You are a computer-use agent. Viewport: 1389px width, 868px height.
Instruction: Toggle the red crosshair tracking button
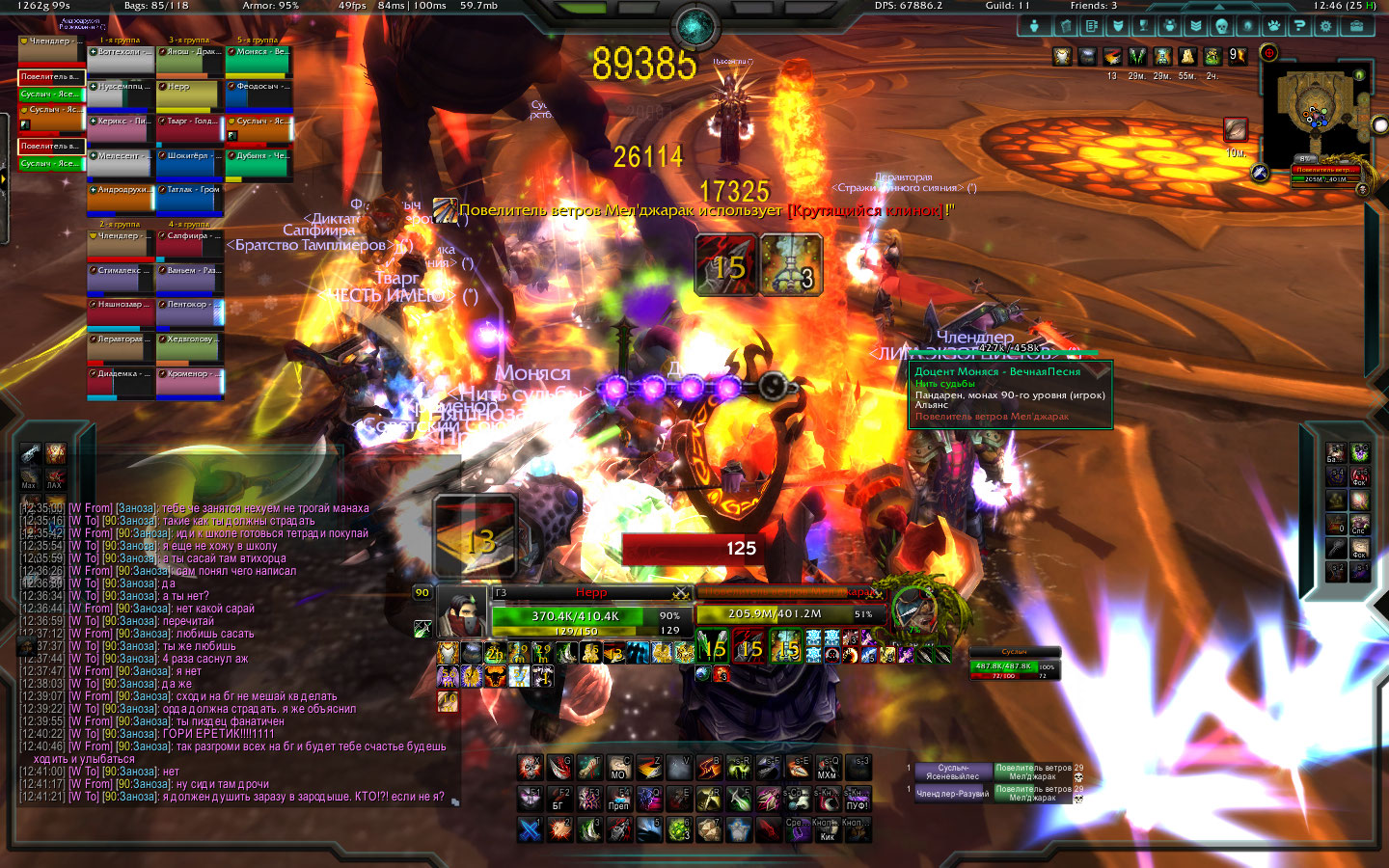(x=1269, y=53)
